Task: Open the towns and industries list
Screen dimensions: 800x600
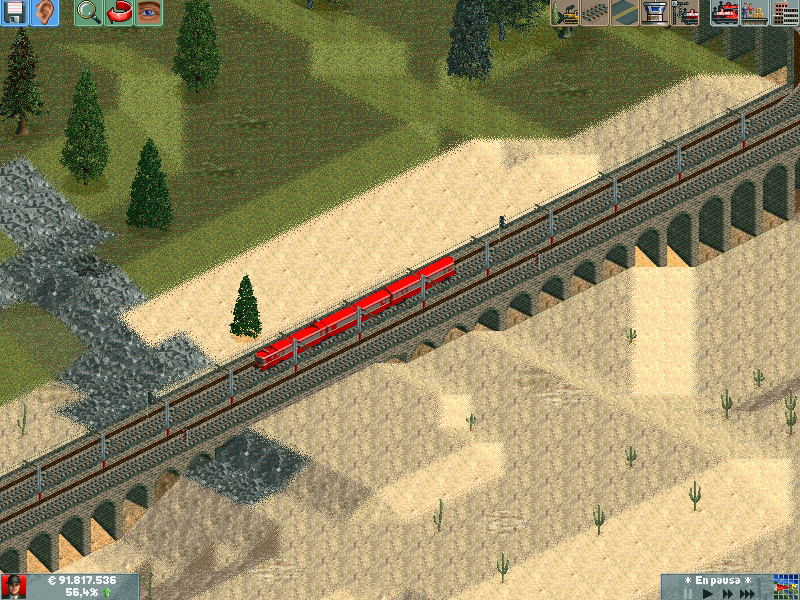Action: point(784,13)
